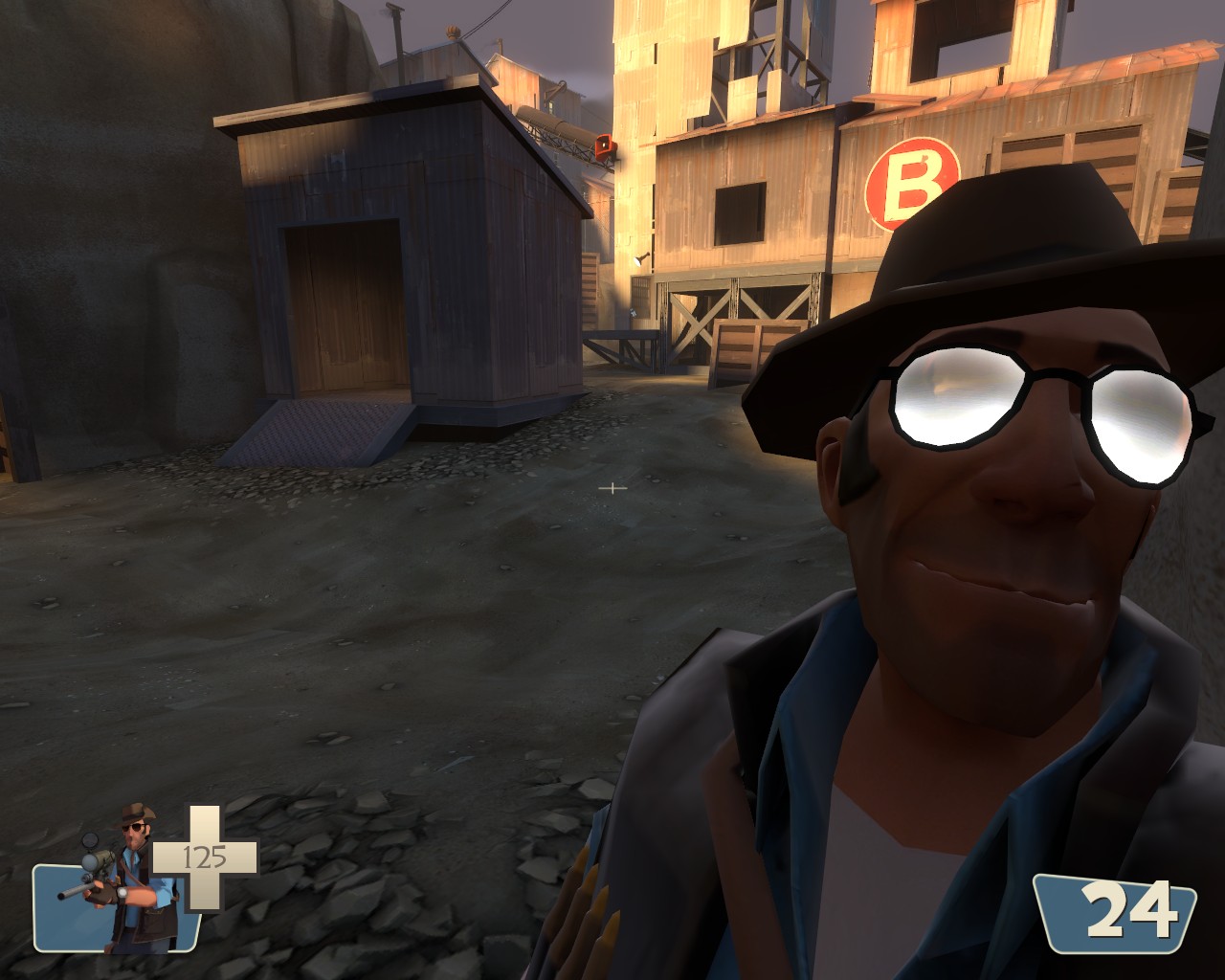
Task: Click the red B control point sign
Action: 916,181
